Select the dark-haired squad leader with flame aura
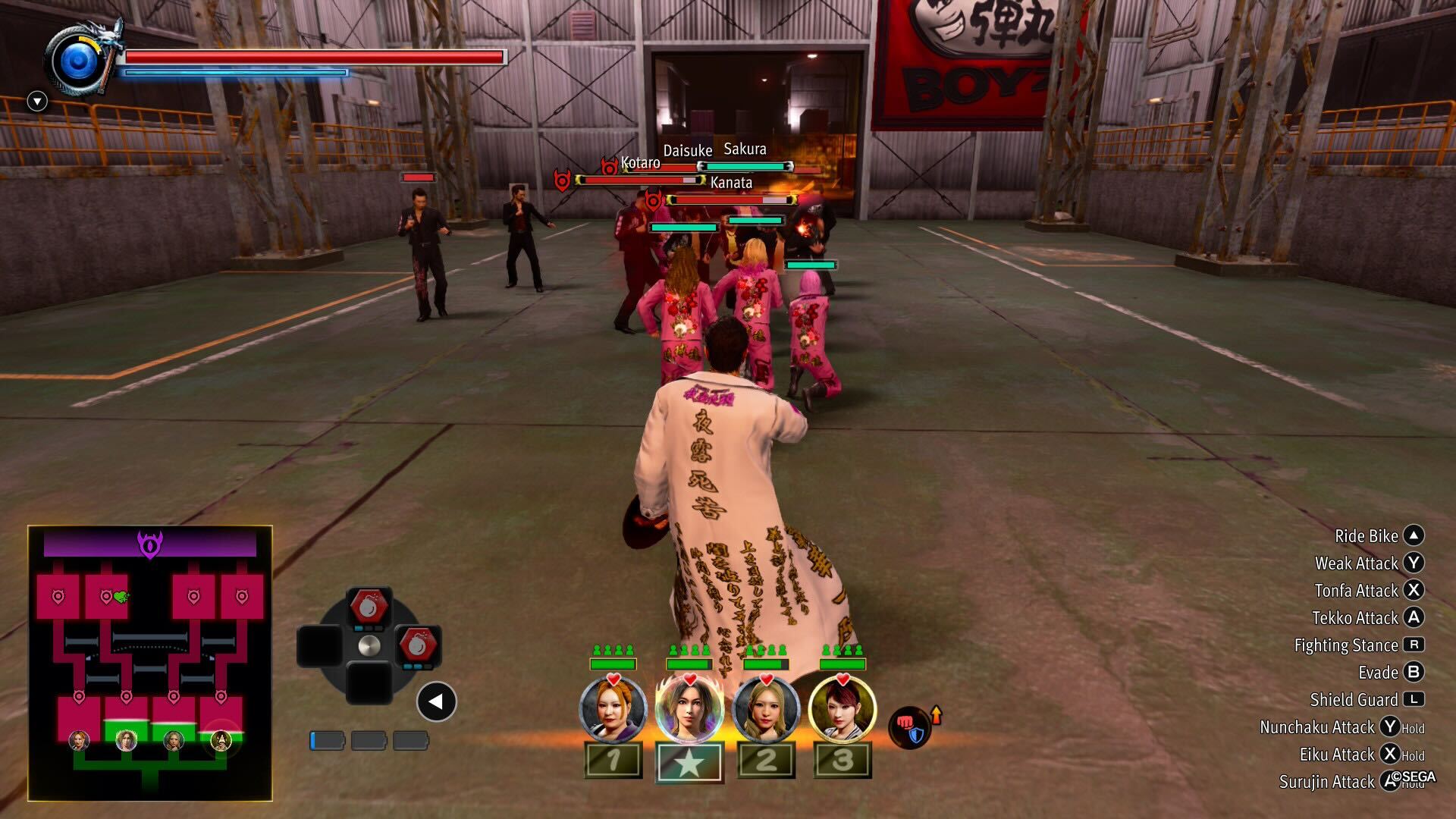The width and height of the screenshot is (1456, 819). pyautogui.click(x=689, y=709)
